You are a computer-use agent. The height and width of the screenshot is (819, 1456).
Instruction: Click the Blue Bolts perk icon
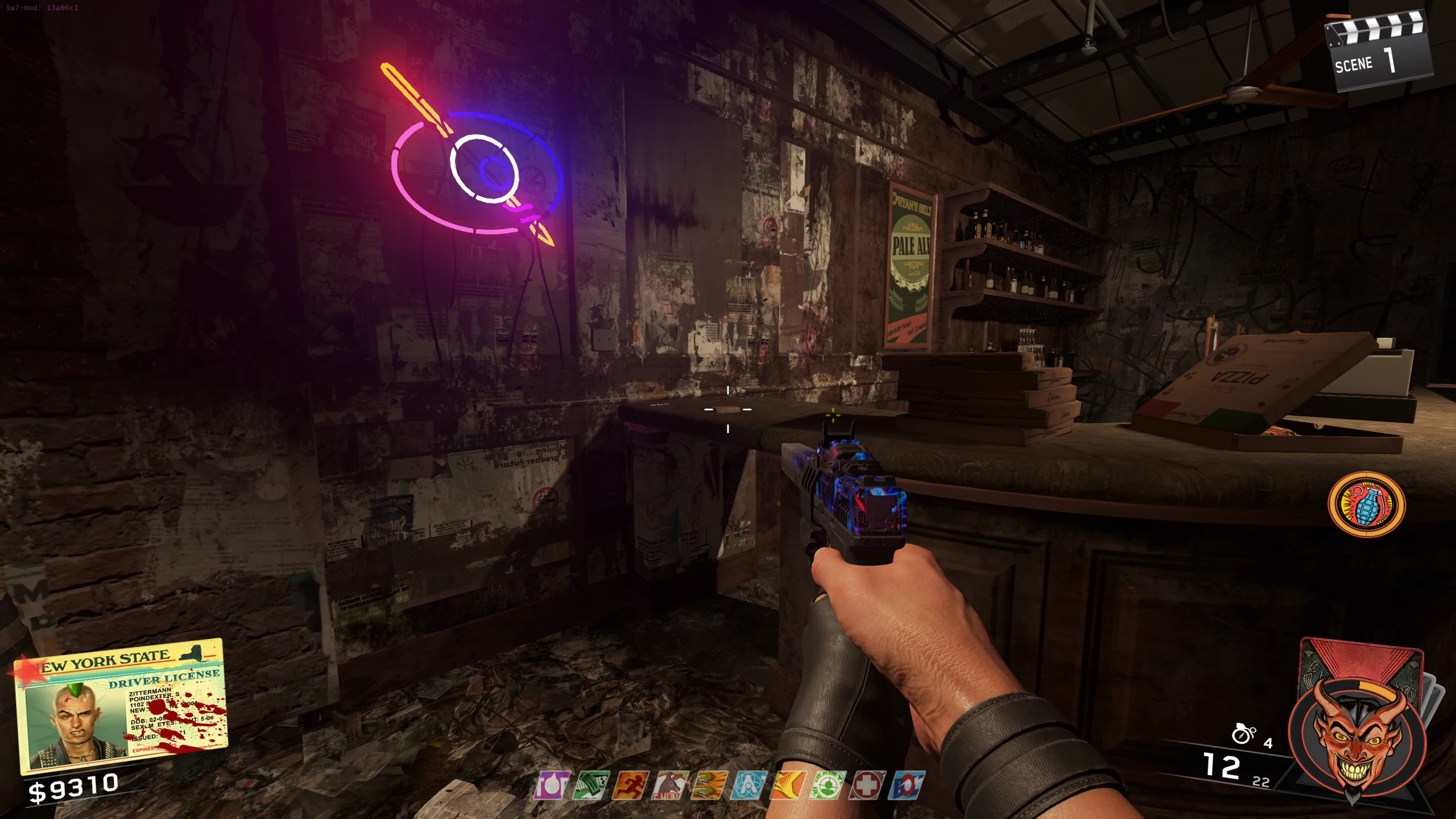[x=907, y=785]
